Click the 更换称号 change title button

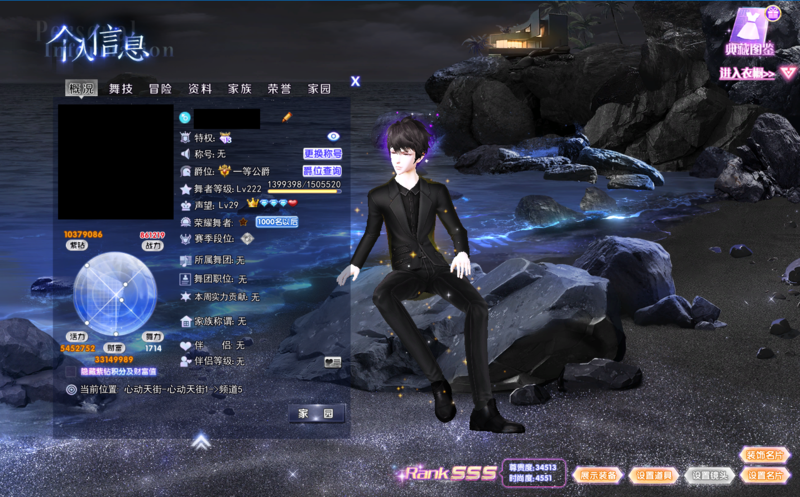pos(322,154)
